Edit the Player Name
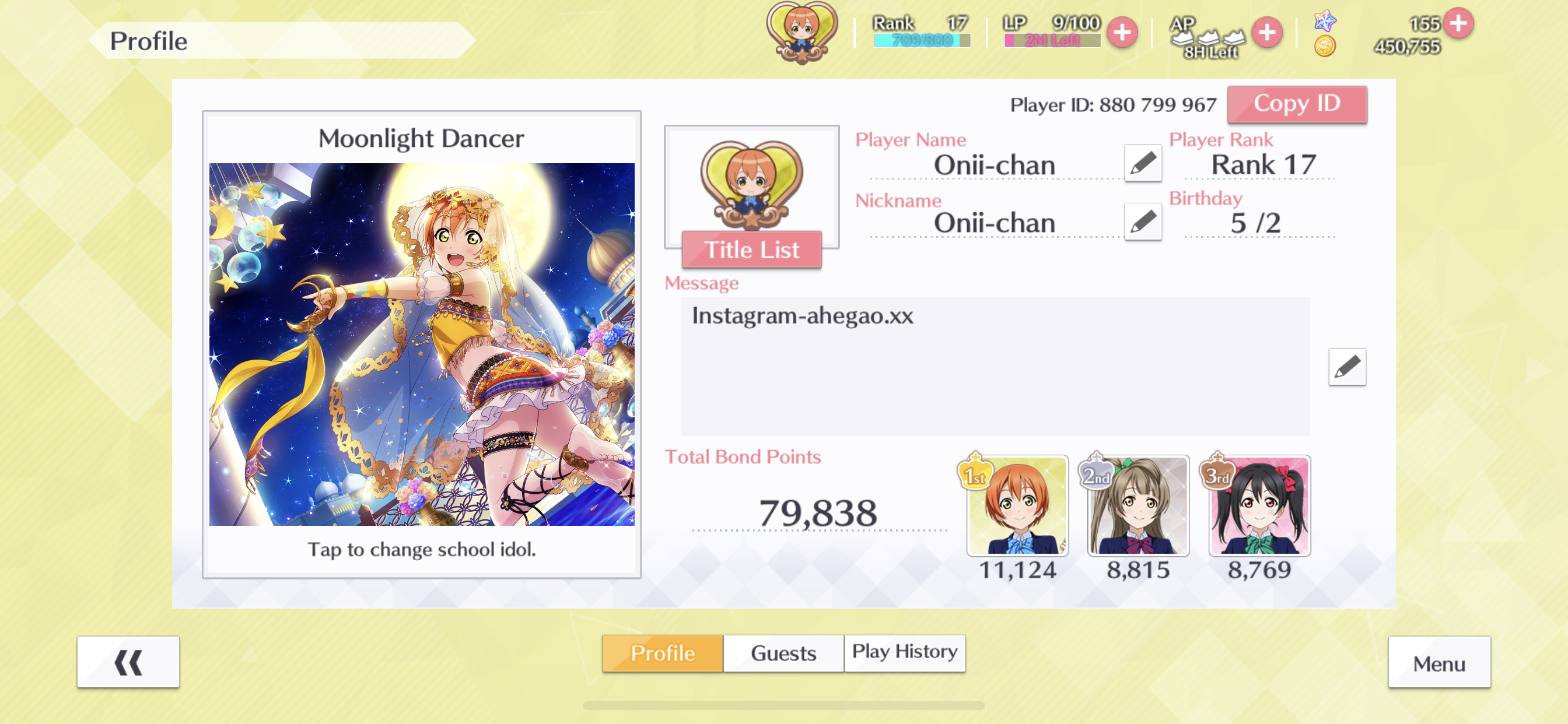The height and width of the screenshot is (724, 1568). pyautogui.click(x=1142, y=163)
